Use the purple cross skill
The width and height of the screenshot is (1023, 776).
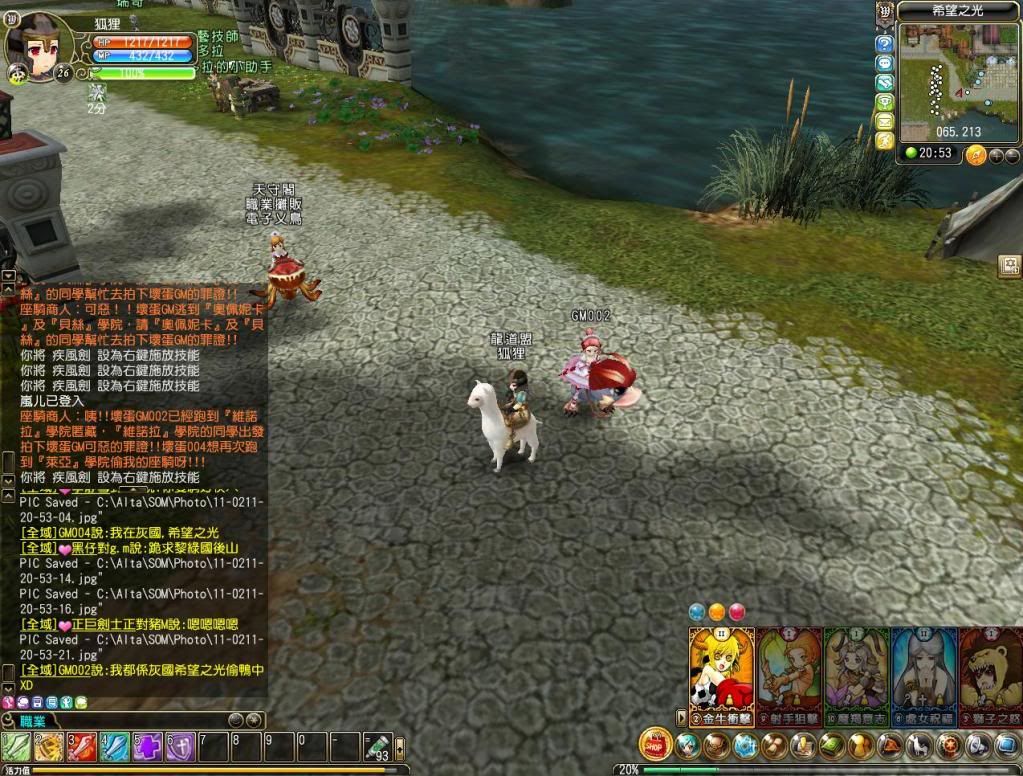(x=148, y=747)
